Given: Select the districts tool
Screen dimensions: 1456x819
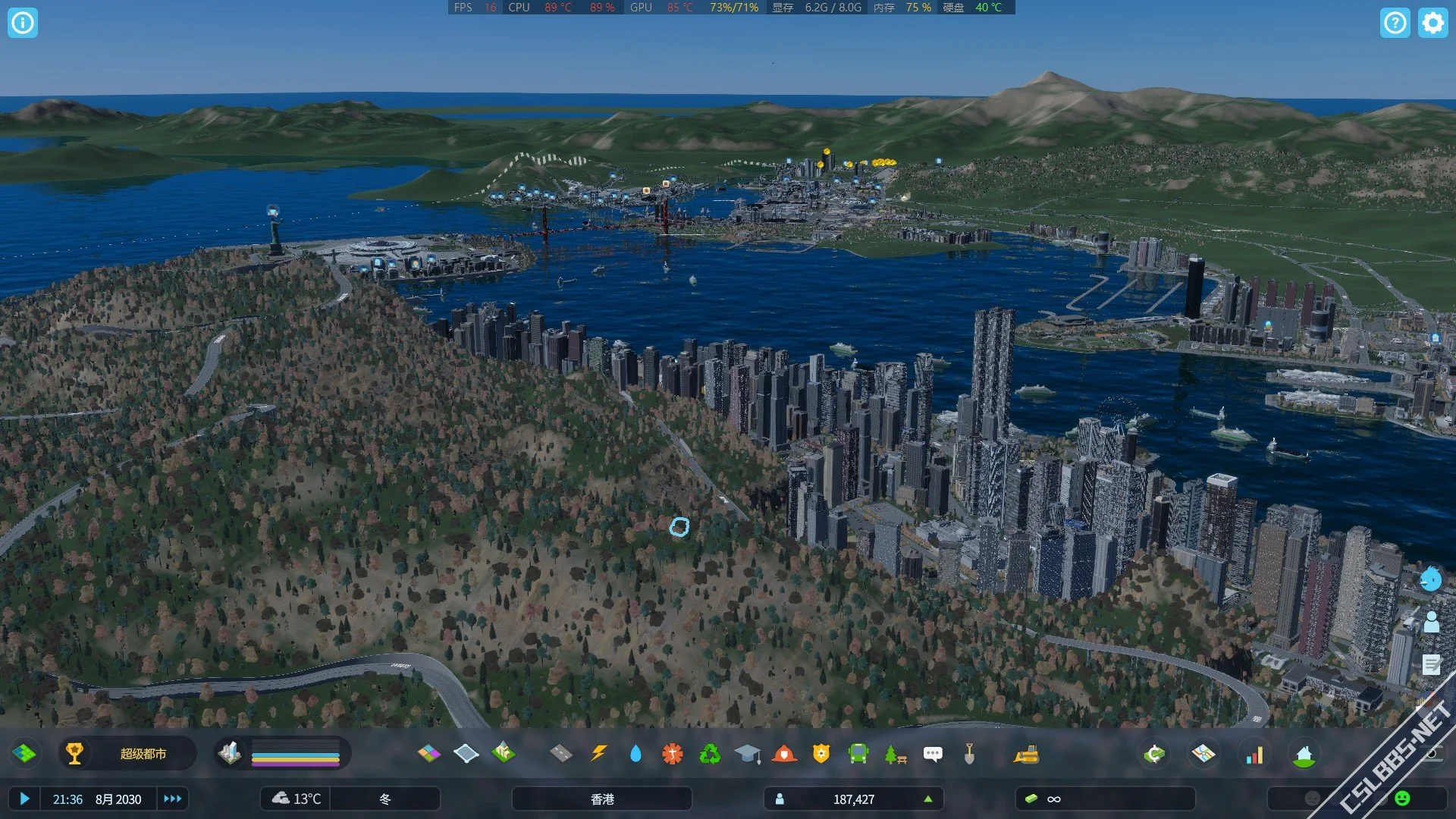Looking at the screenshot, I should 466,754.
